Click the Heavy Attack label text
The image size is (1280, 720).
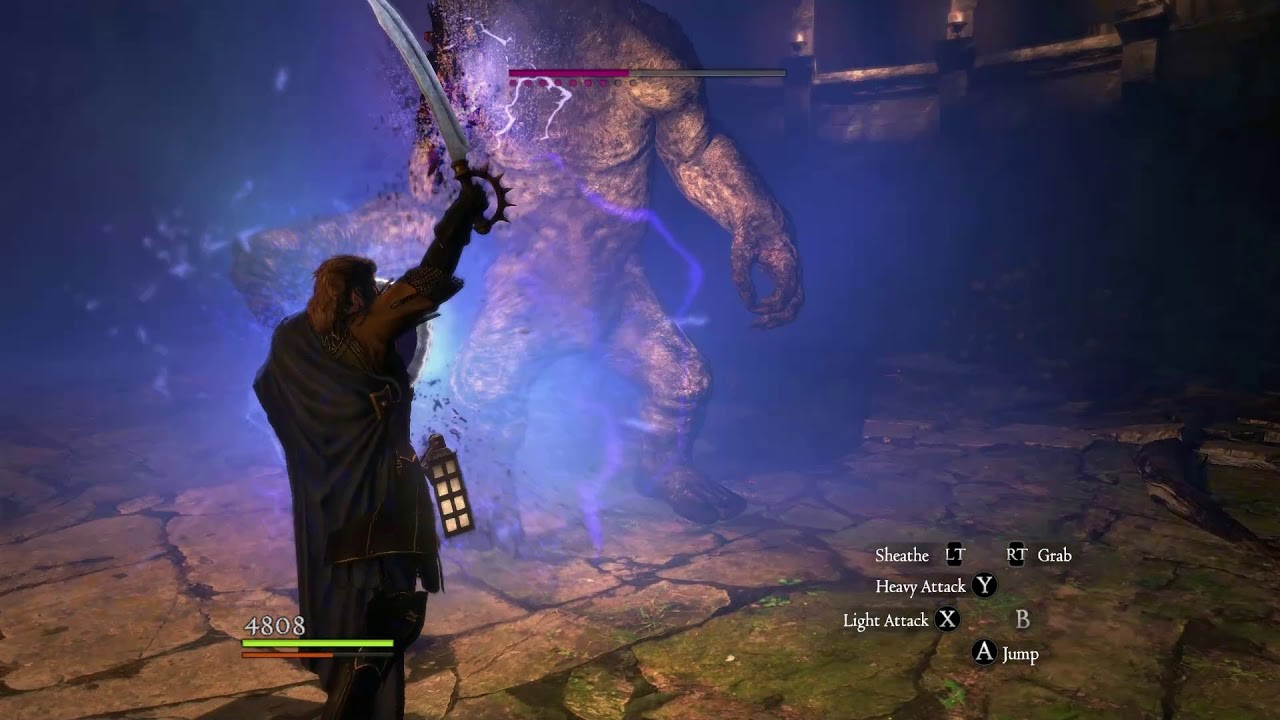[x=920, y=587]
